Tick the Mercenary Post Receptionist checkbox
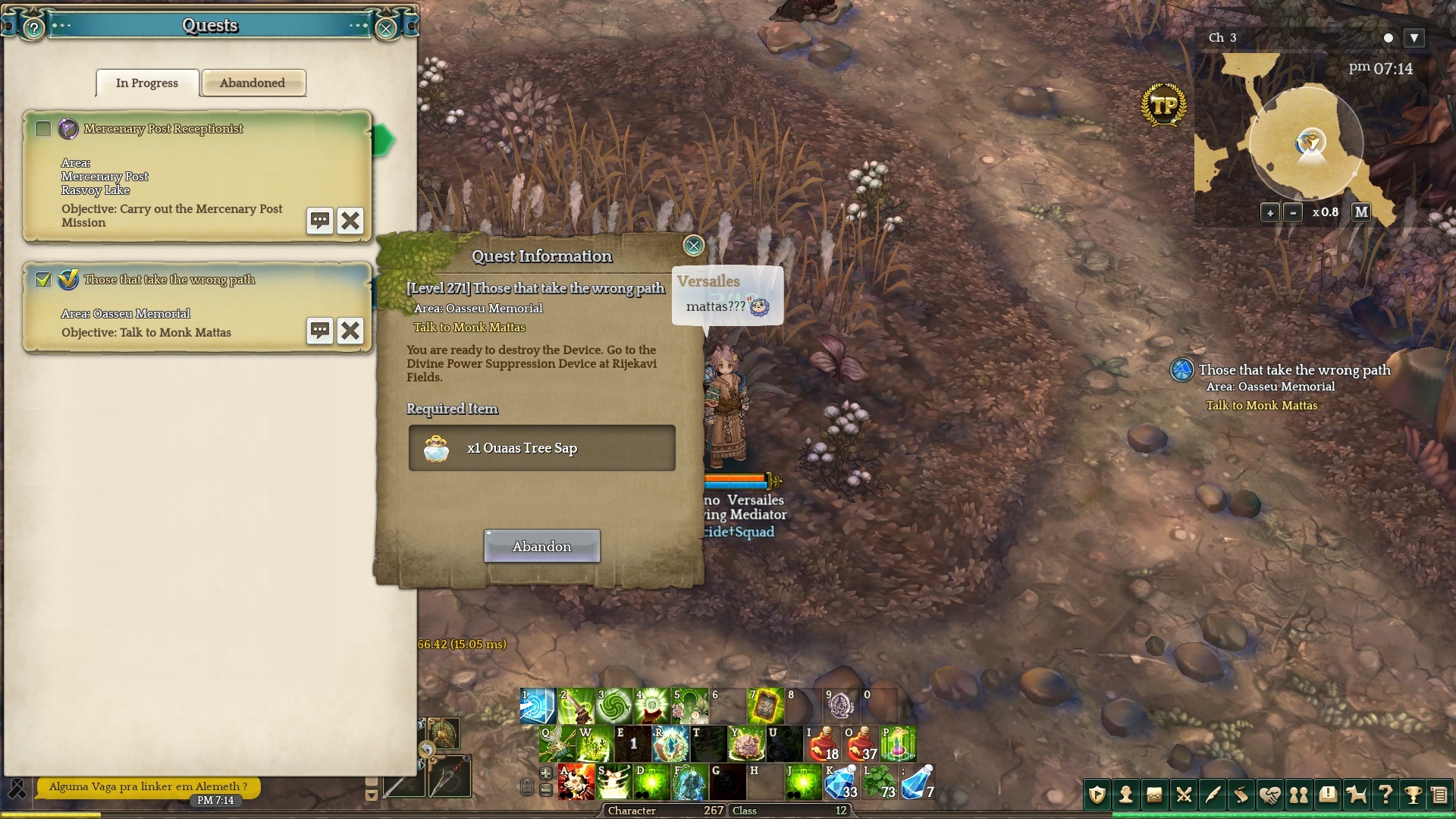1456x819 pixels. pyautogui.click(x=43, y=129)
